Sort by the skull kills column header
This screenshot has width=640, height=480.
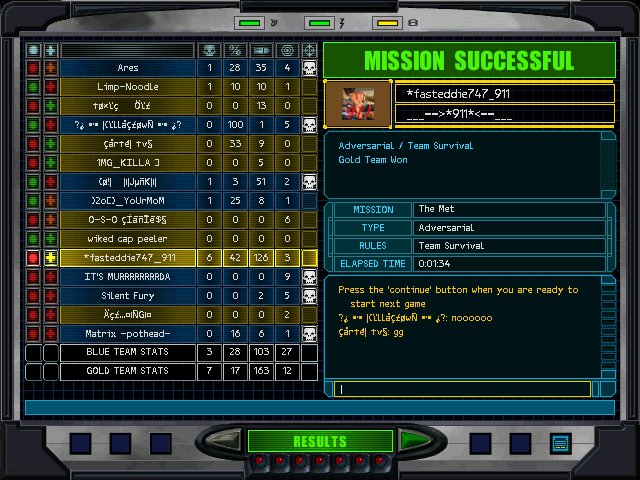point(209,49)
